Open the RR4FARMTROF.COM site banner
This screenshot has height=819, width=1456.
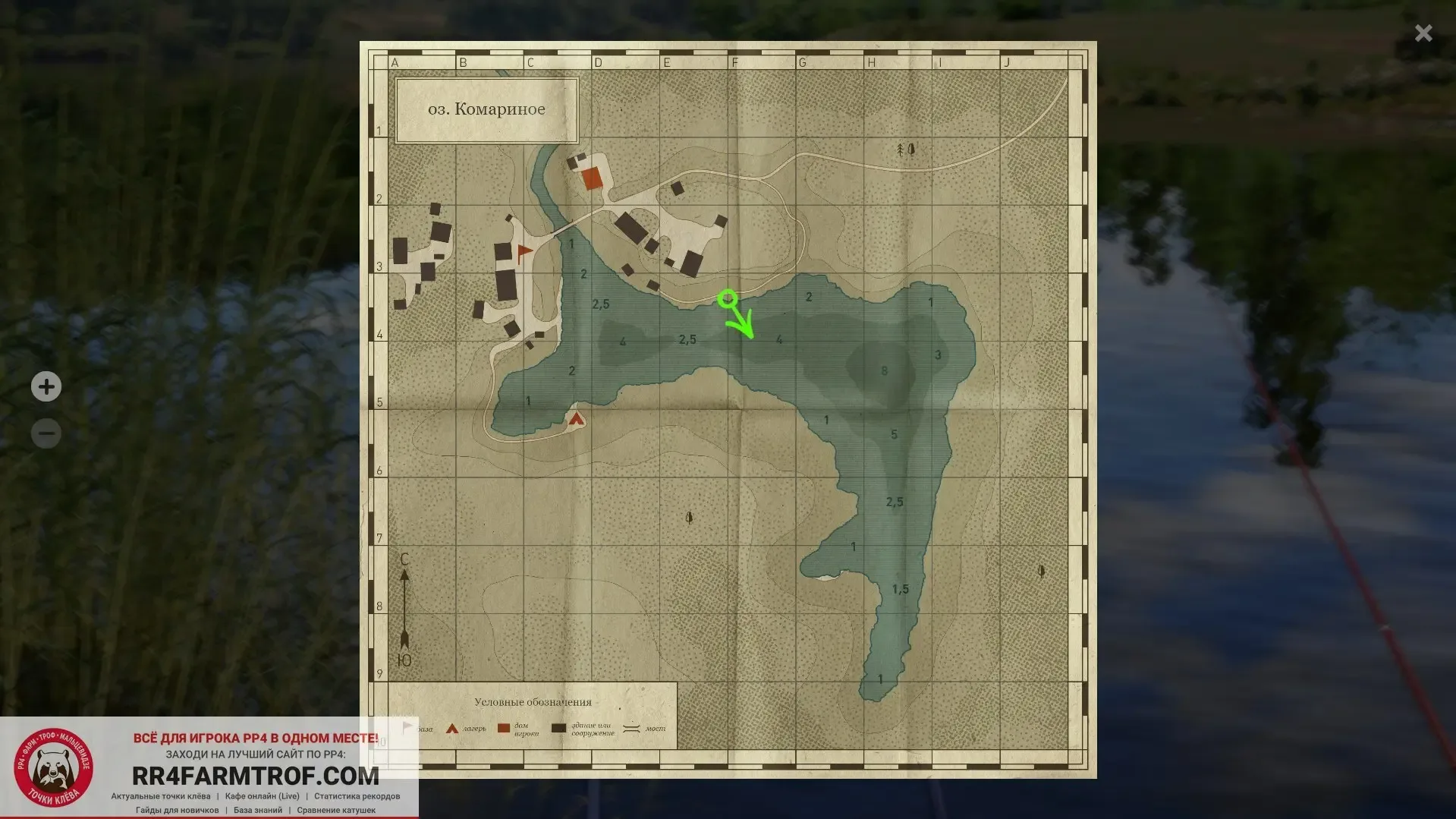click(255, 775)
